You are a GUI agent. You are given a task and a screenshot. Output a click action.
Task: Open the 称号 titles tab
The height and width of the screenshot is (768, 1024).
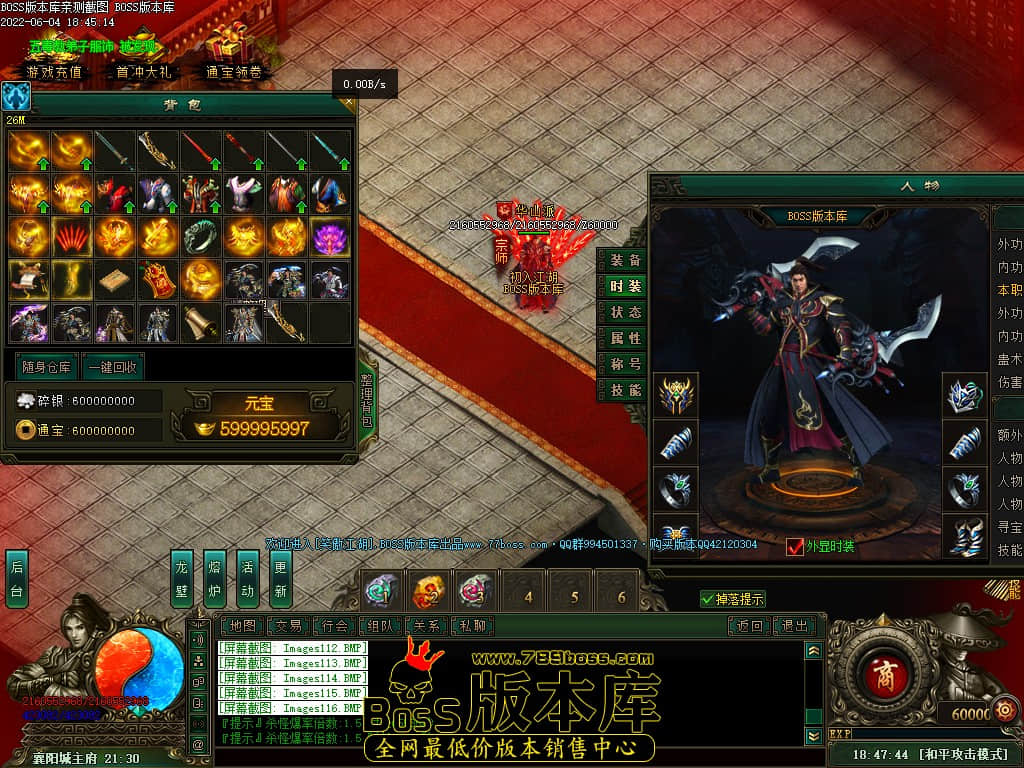tap(626, 364)
